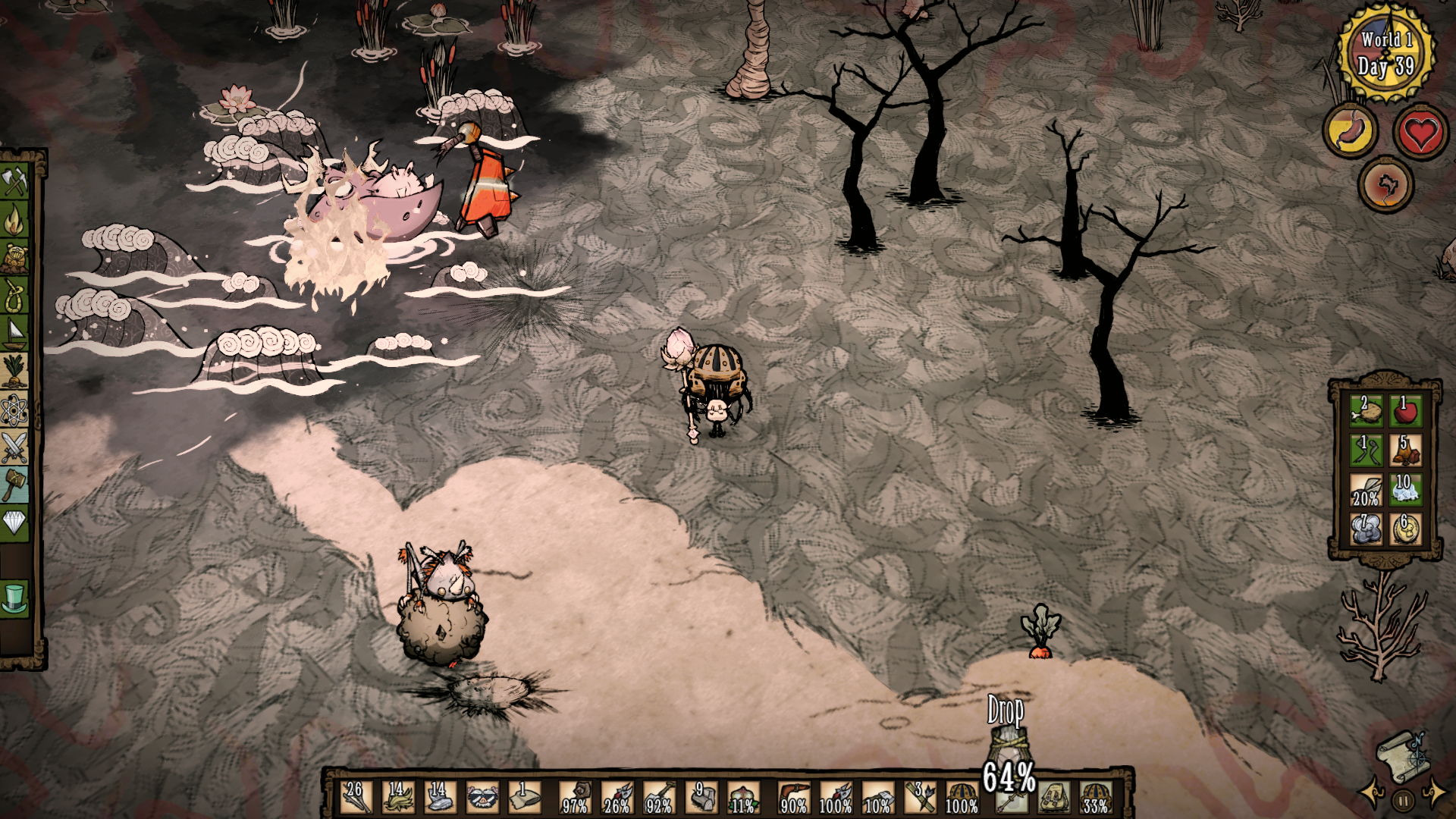
Task: Open the Nautical sailboat crafting tab
Action: point(14,333)
